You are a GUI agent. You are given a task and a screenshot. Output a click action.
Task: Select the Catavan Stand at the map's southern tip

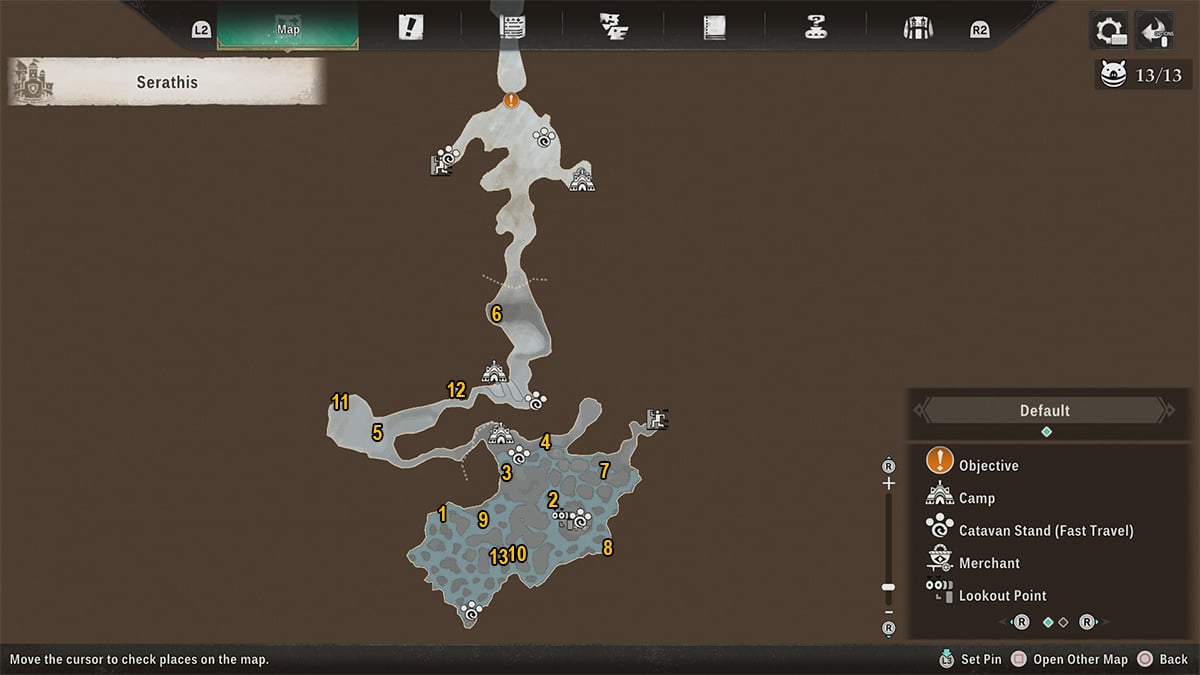tap(471, 612)
